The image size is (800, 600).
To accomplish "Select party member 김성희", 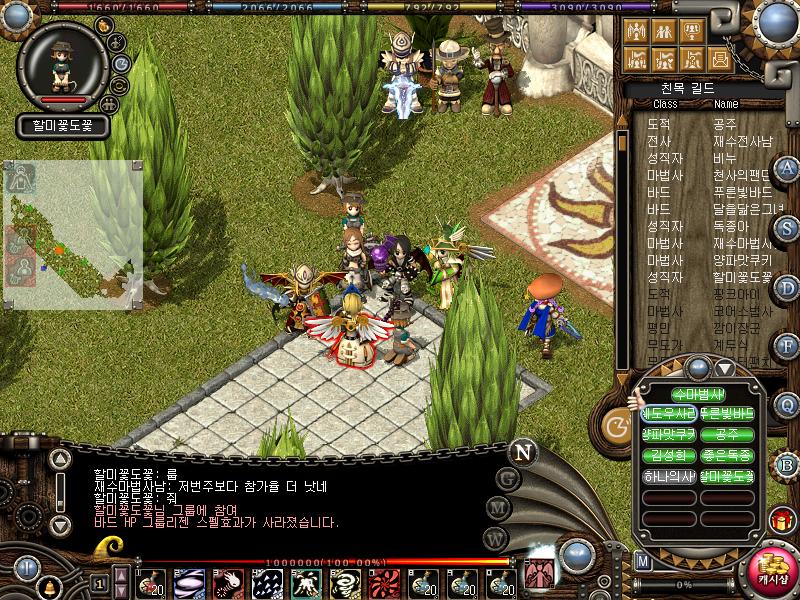I will pyautogui.click(x=668, y=456).
